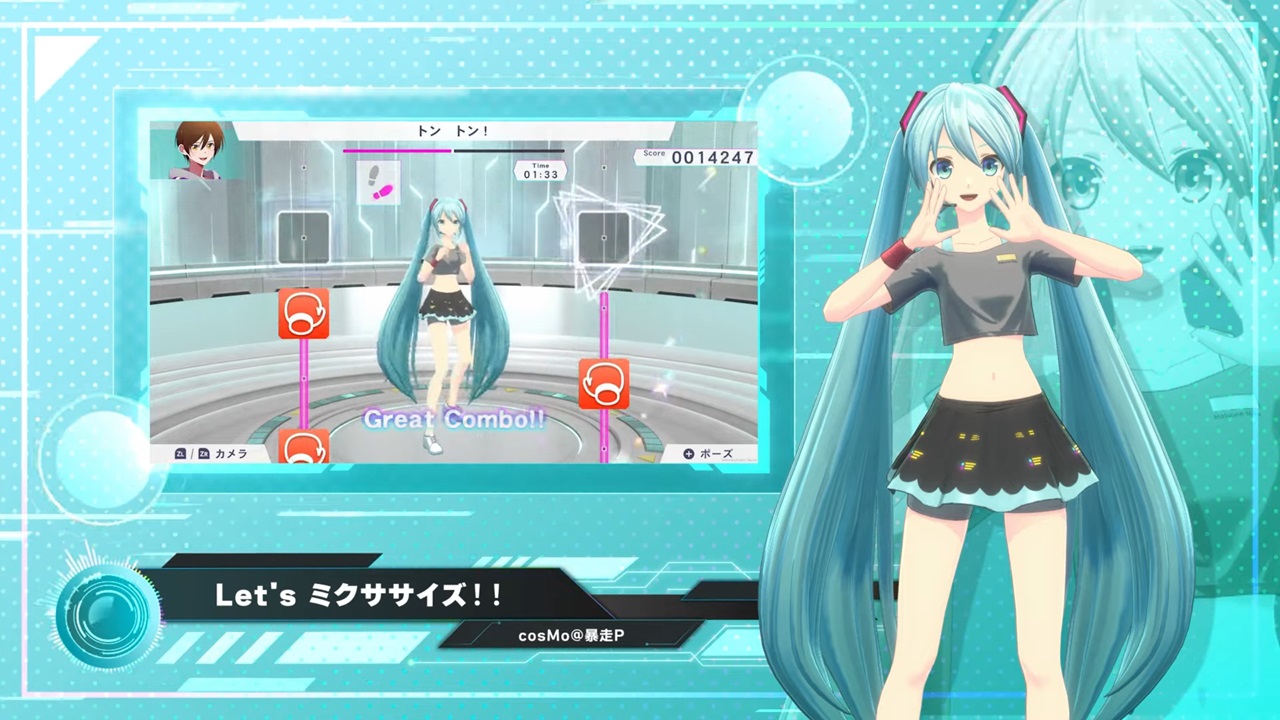Expand the Score panel showing 0014247
This screenshot has height=720, width=1280.
tap(697, 156)
